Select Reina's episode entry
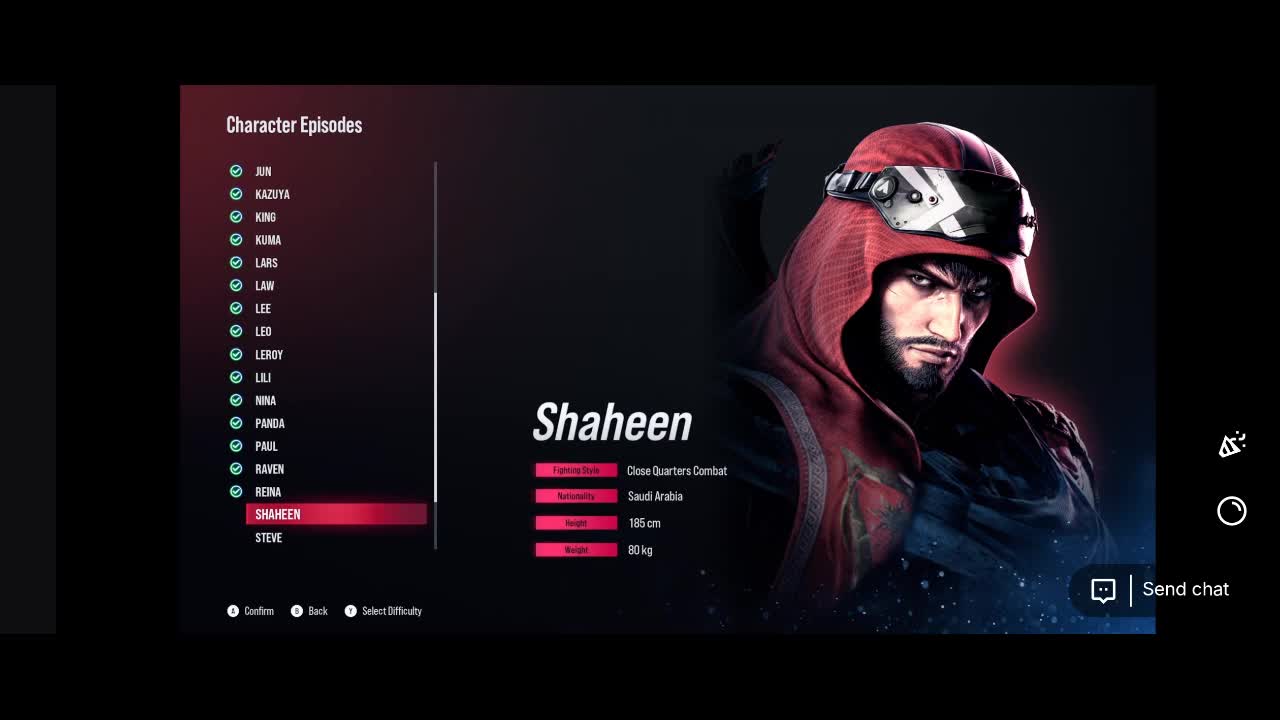The image size is (1280, 720). coord(268,492)
